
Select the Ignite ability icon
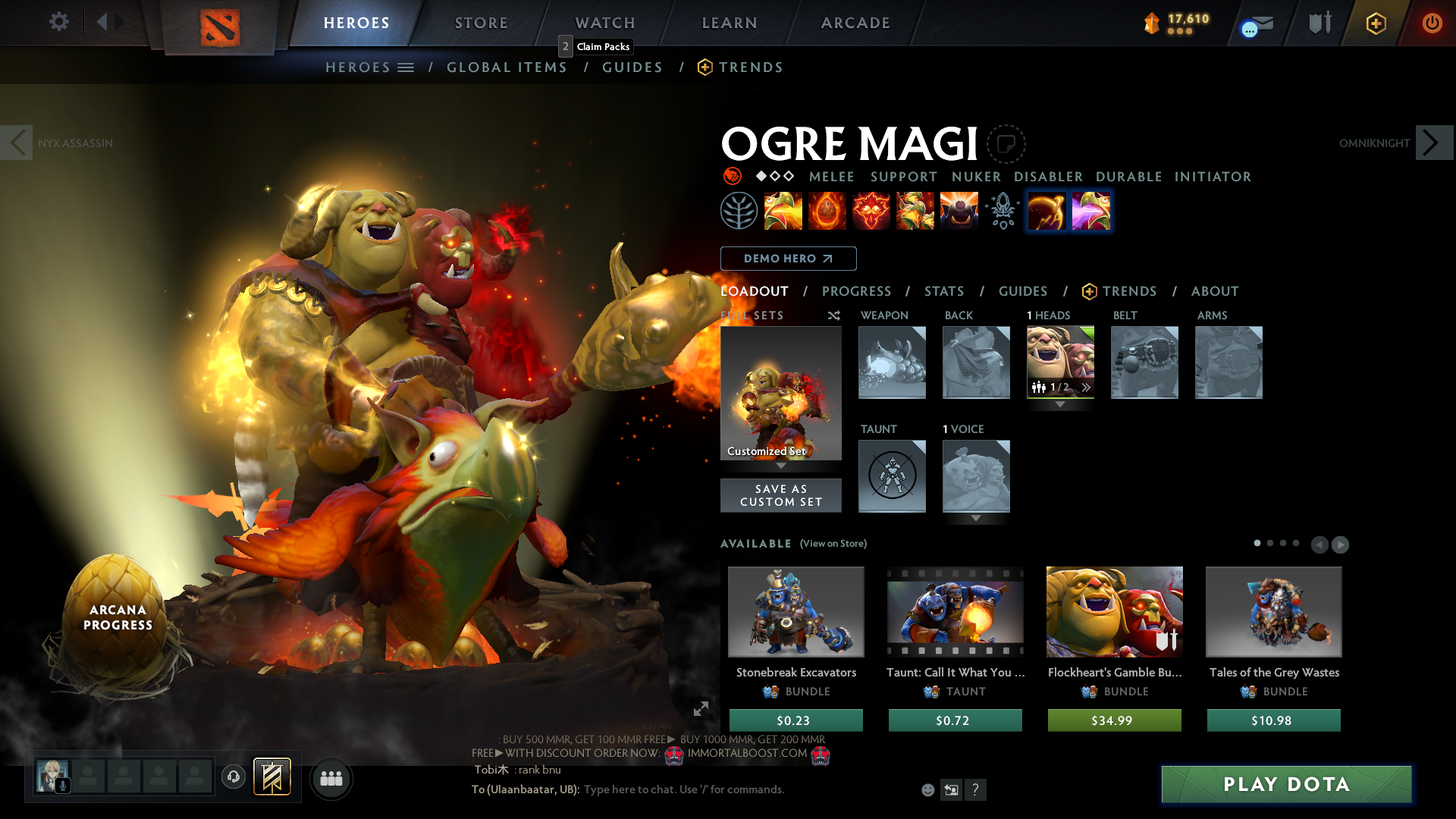pos(827,211)
